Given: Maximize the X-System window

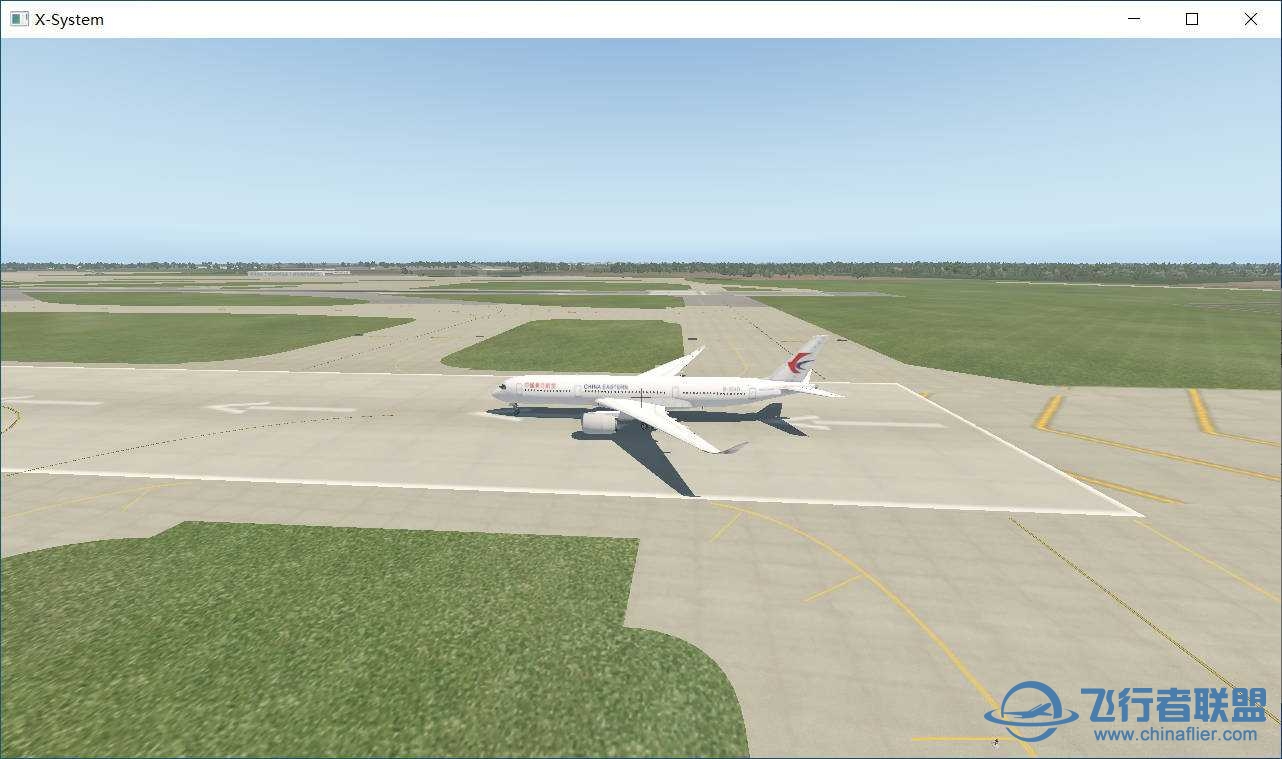Looking at the screenshot, I should pos(1192,19).
